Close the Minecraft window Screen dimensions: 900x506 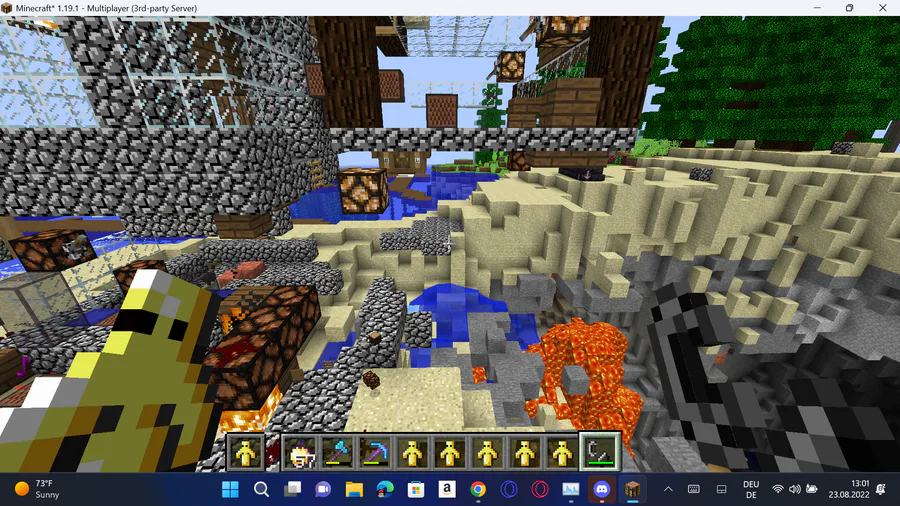coord(881,8)
